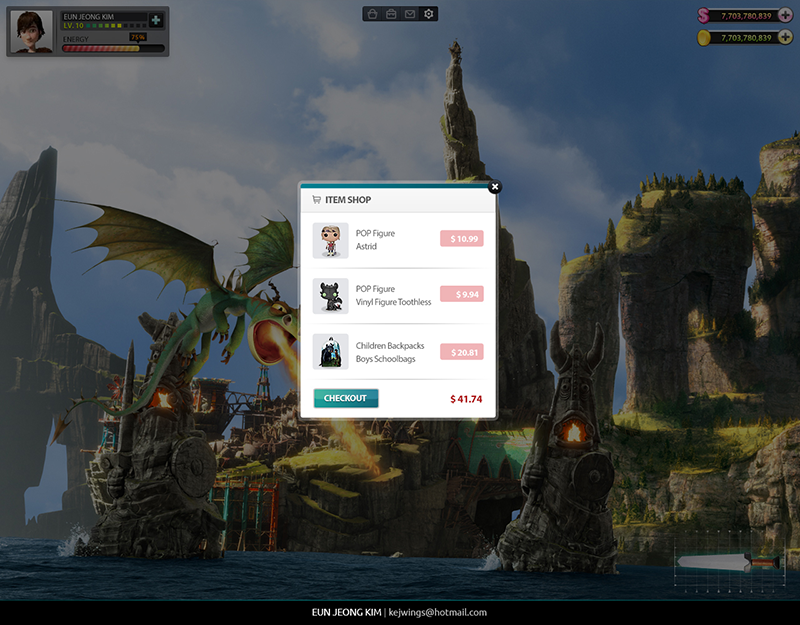Add pink gem currency with plus button

(x=784, y=15)
